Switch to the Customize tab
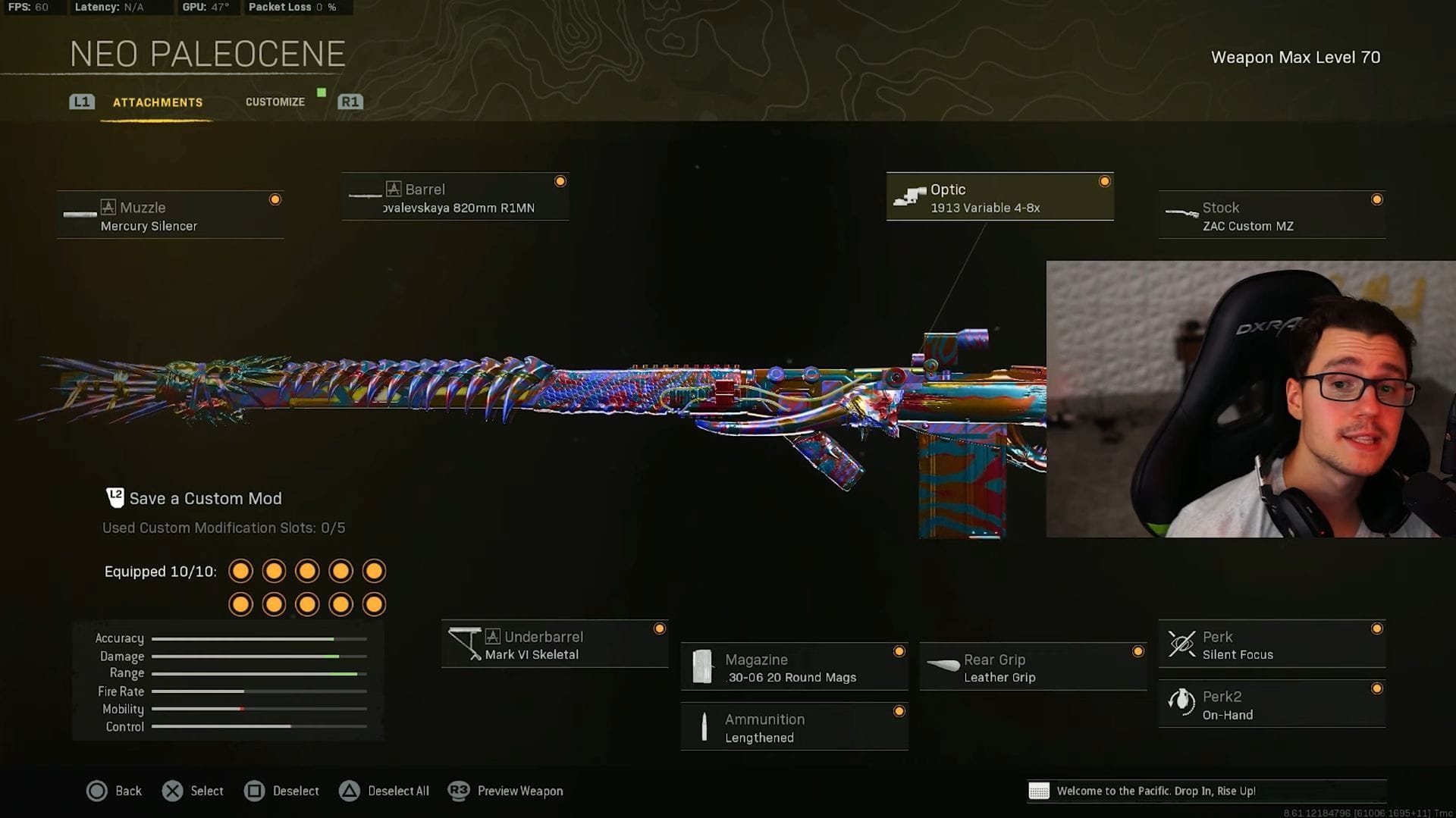Viewport: 1456px width, 818px height. pos(275,102)
